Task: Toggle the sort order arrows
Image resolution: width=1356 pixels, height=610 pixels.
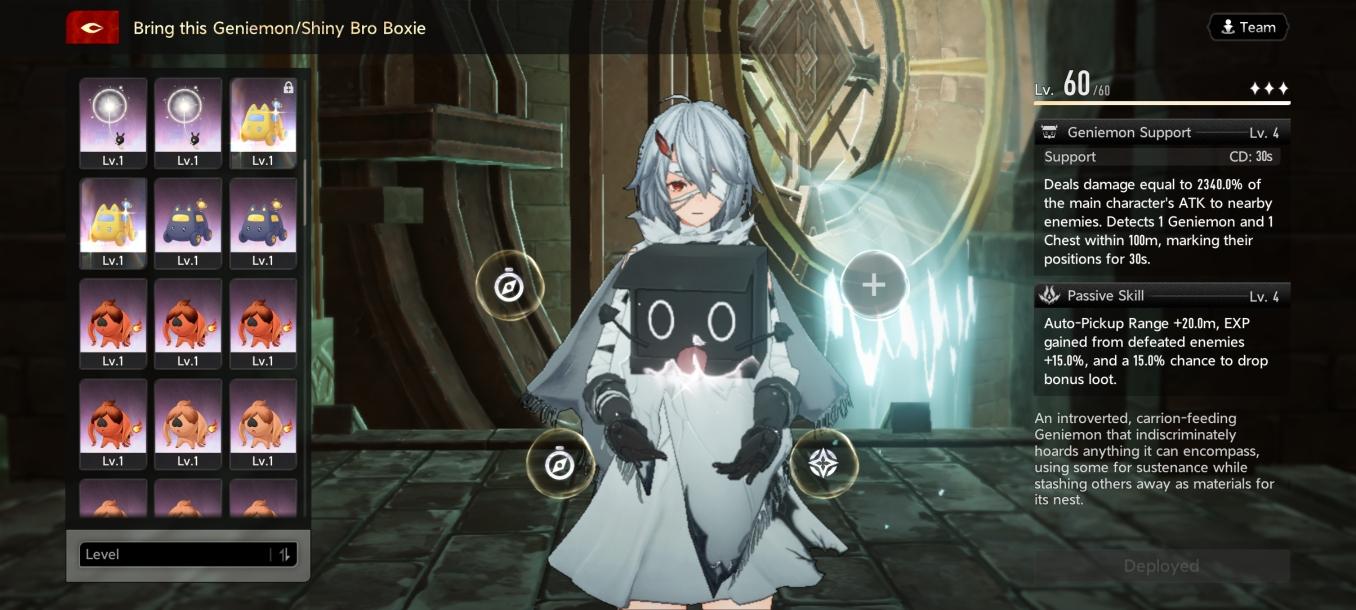Action: tap(285, 555)
